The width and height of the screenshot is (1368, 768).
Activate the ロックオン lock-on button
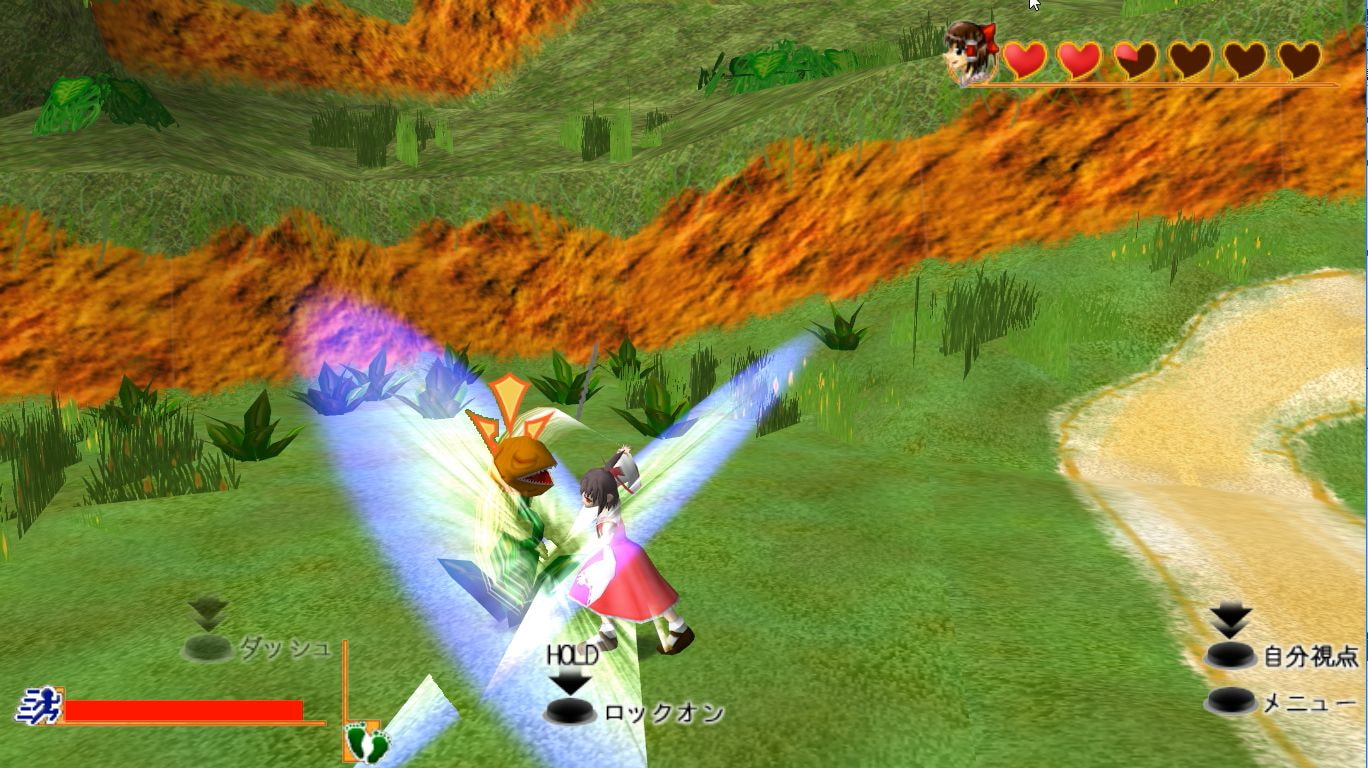pyautogui.click(x=571, y=712)
